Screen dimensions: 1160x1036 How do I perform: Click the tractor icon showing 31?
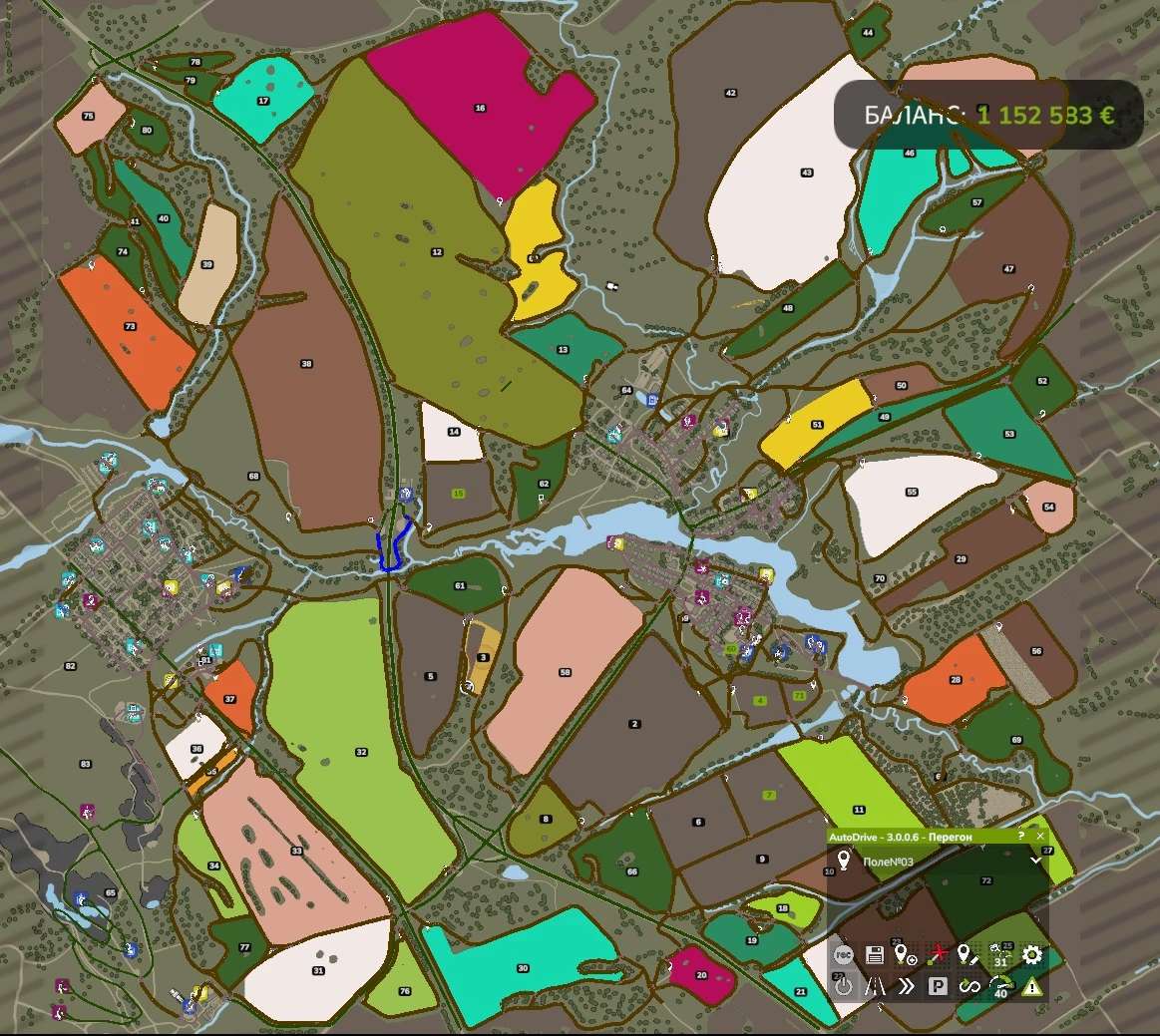click(x=1000, y=955)
